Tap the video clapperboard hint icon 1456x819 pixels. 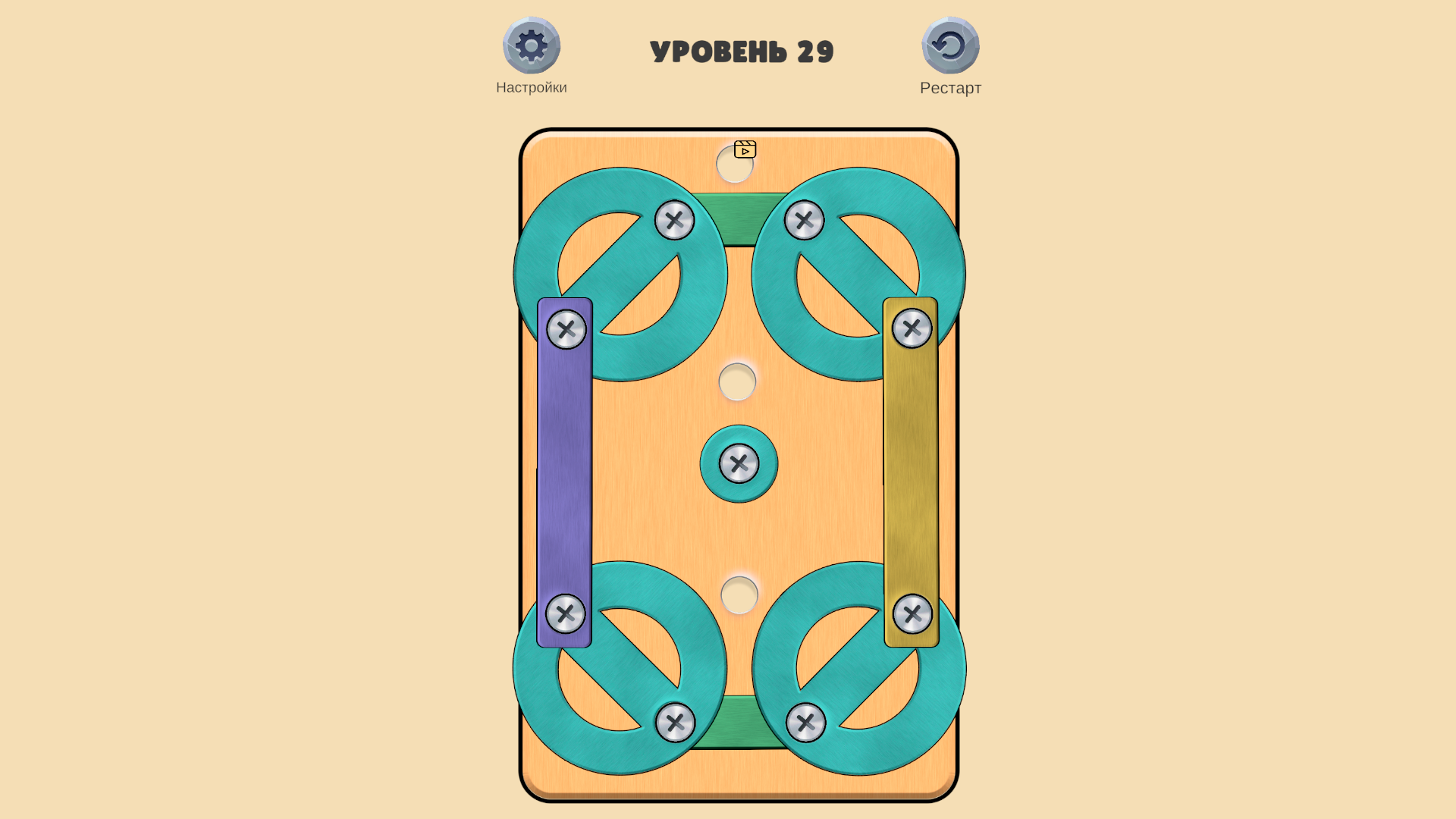747,149
